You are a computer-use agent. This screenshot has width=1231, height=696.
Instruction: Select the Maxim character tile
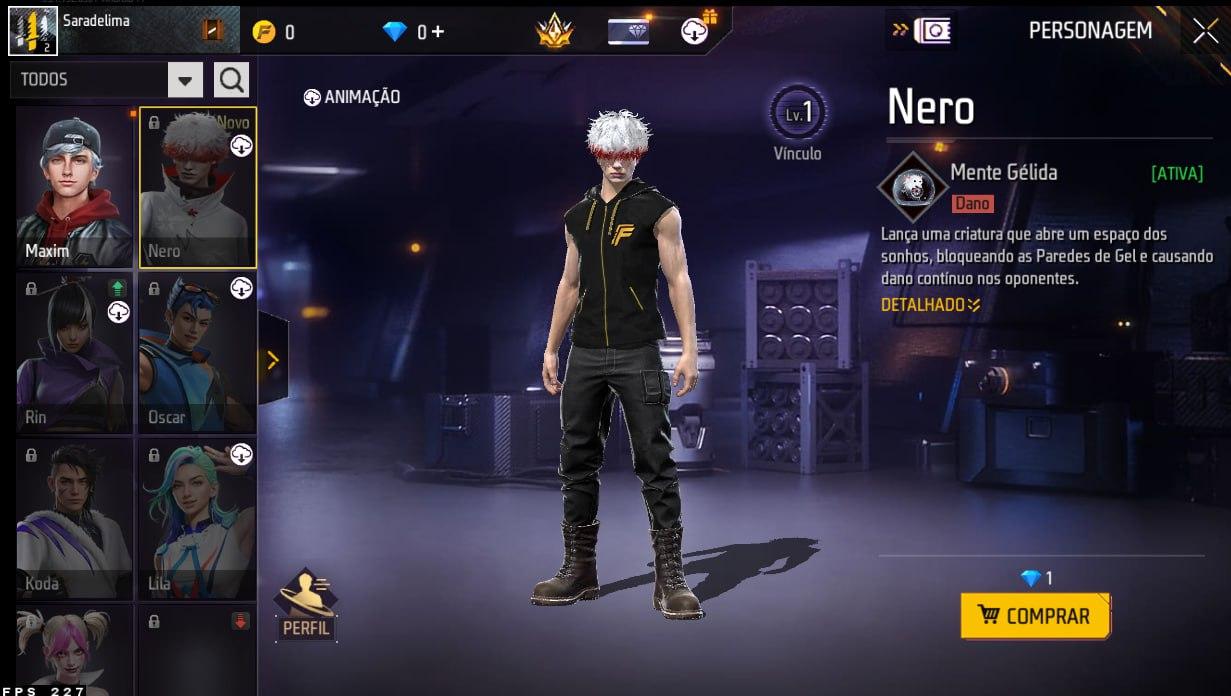pyautogui.click(x=75, y=187)
